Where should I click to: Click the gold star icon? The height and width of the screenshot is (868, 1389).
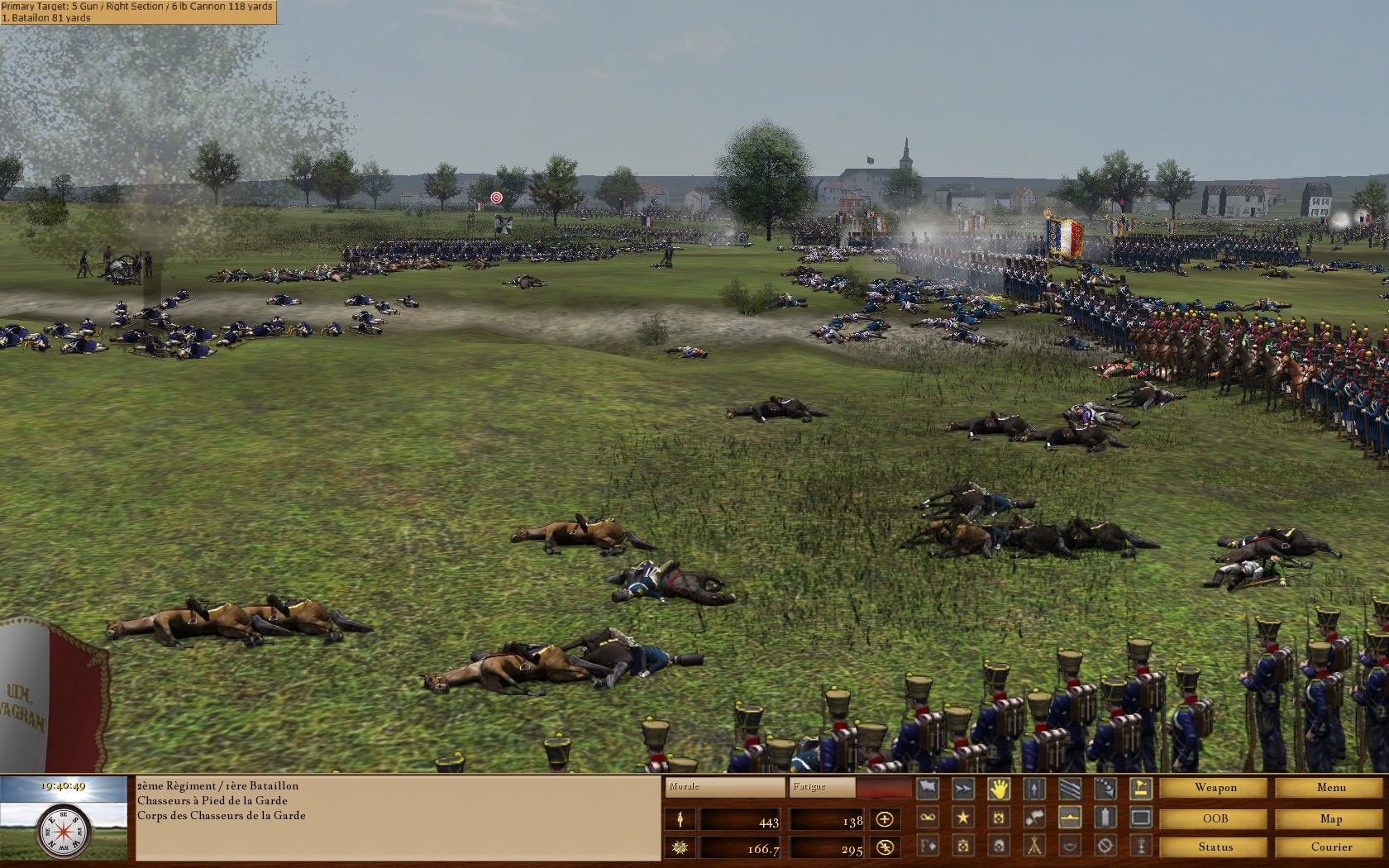(962, 817)
